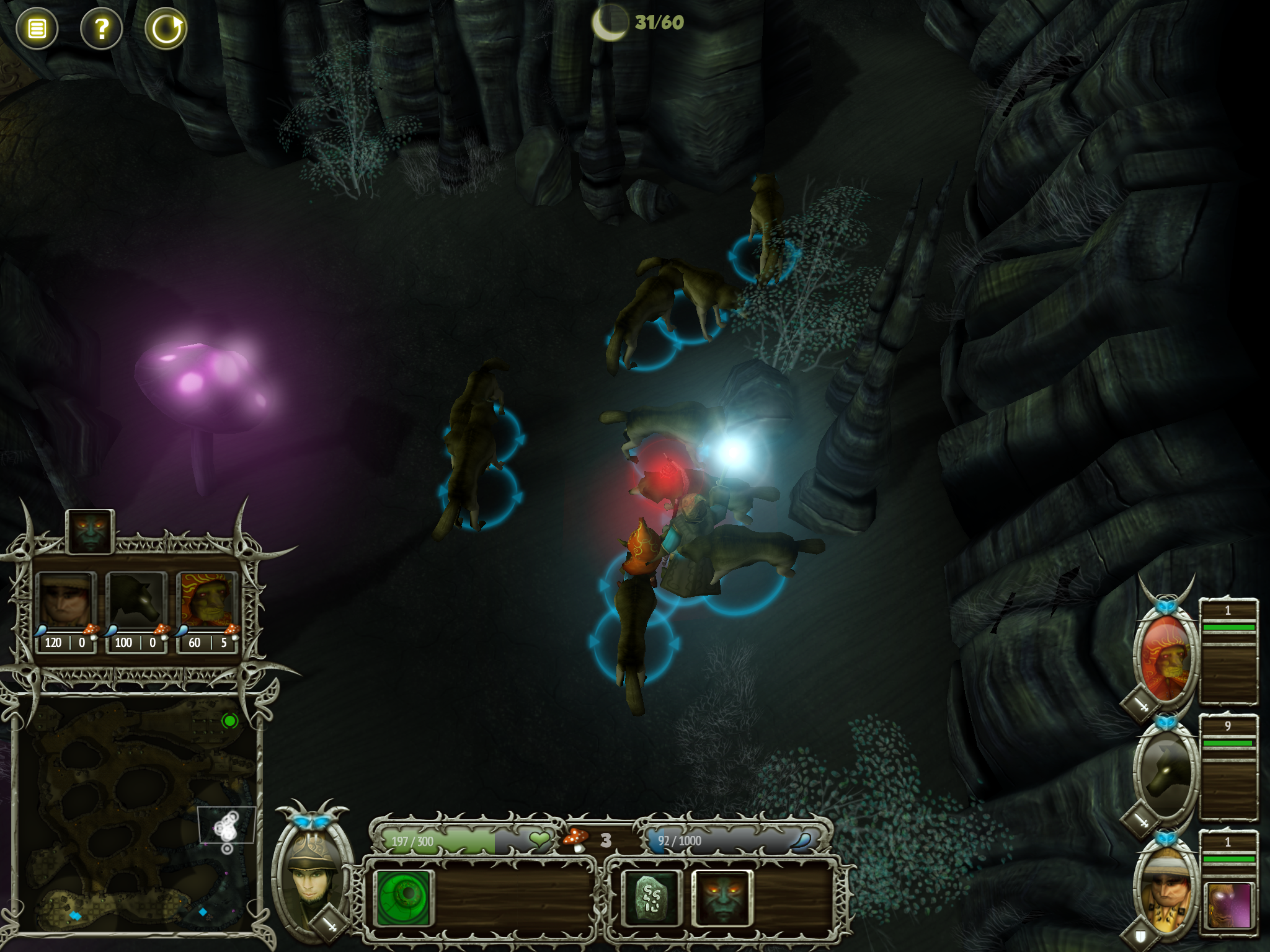Select the green demon face tab

(x=91, y=532)
